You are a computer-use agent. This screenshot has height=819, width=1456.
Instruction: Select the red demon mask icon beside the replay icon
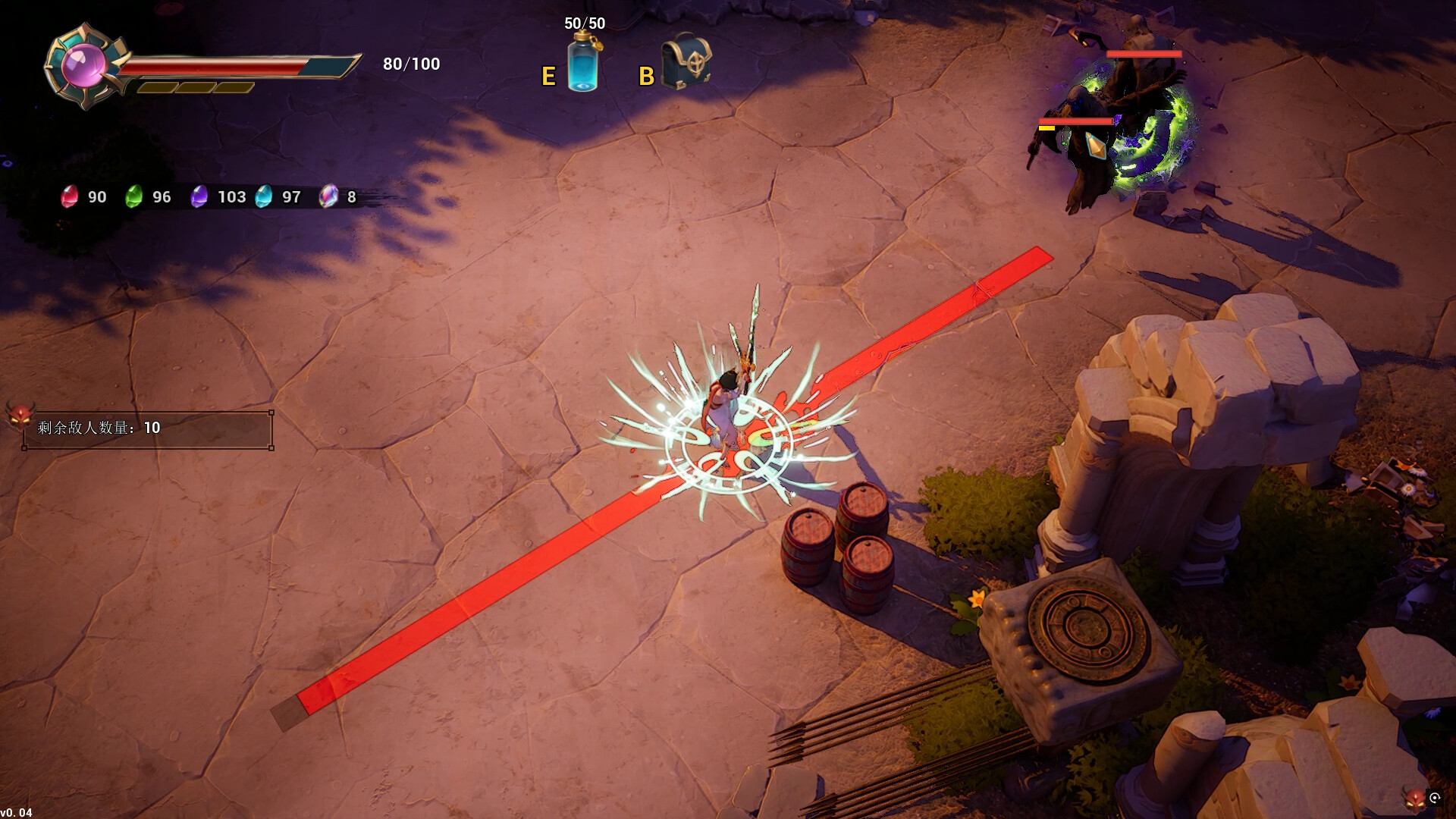[1414, 799]
